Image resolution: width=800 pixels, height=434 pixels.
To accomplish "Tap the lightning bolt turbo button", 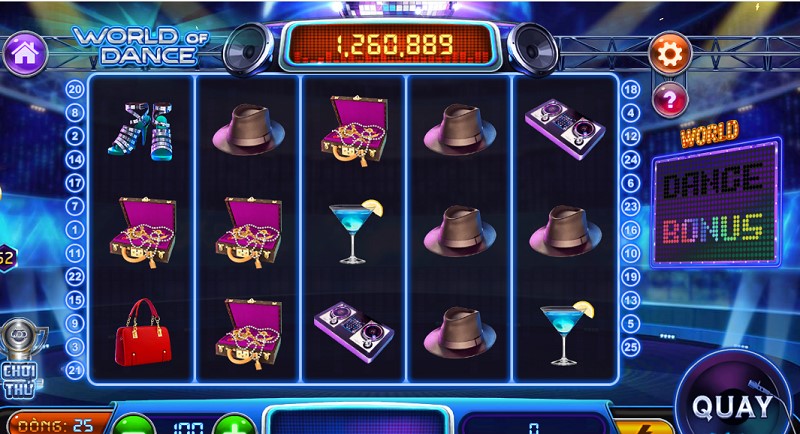I will (641, 426).
